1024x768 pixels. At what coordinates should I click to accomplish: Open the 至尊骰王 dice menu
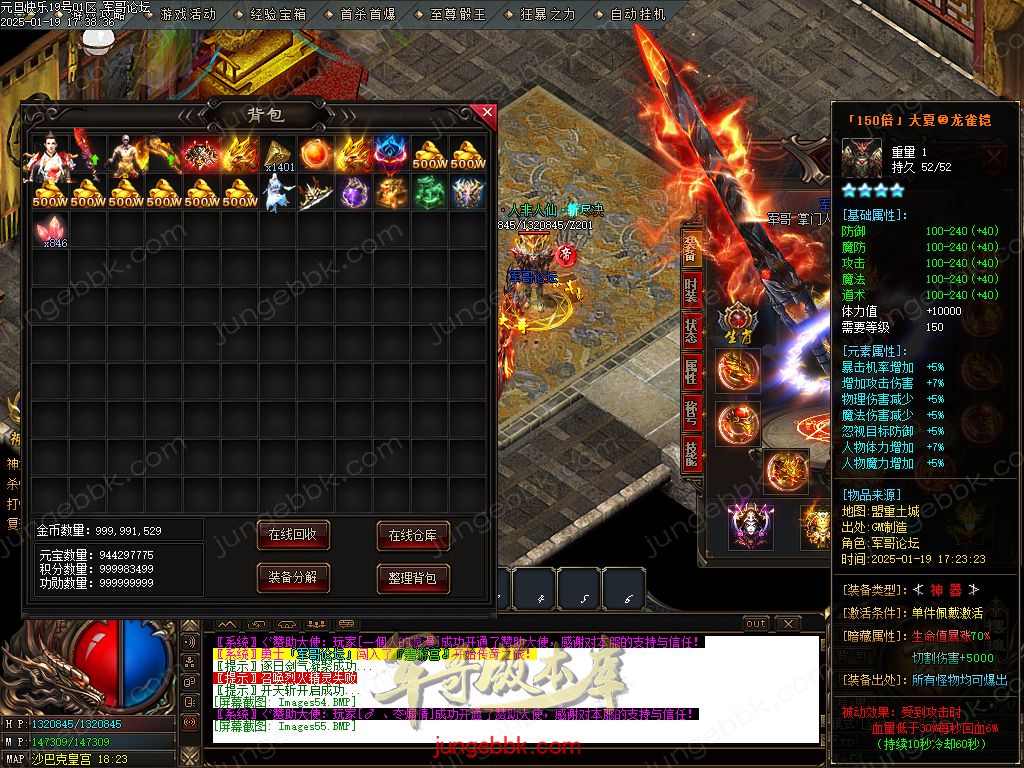click(457, 15)
